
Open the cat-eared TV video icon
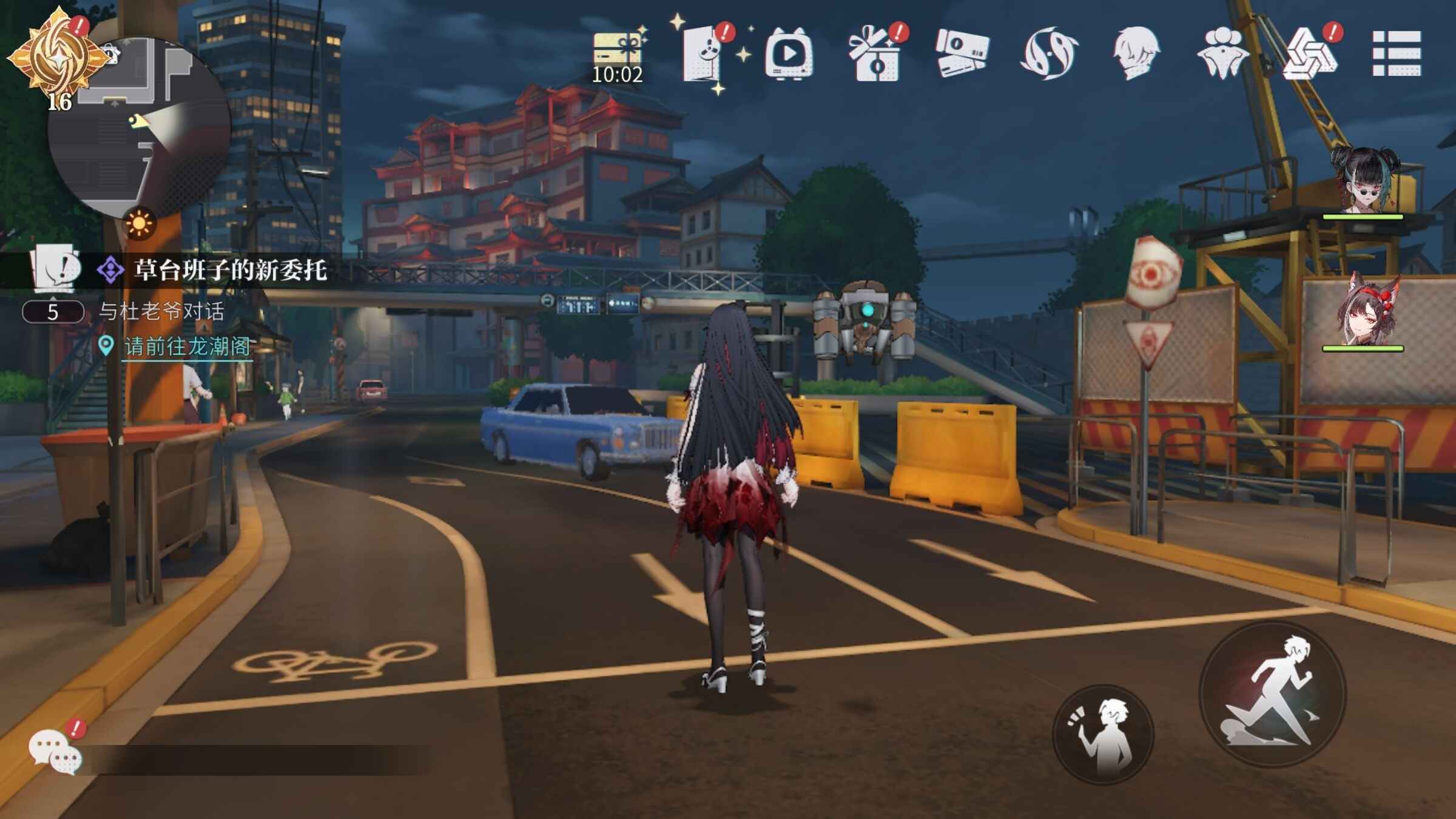click(x=789, y=55)
